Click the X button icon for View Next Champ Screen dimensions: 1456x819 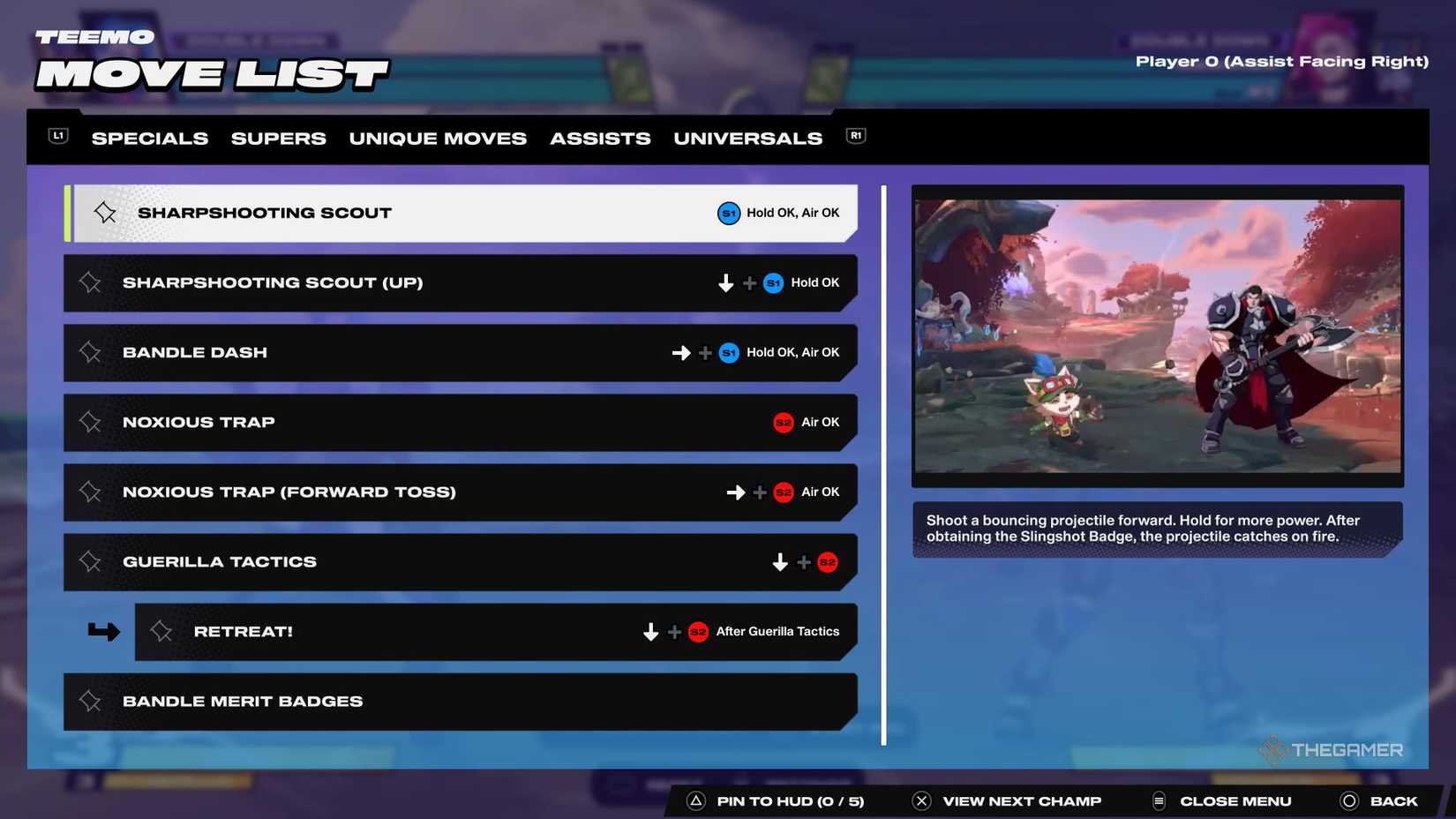coord(920,800)
